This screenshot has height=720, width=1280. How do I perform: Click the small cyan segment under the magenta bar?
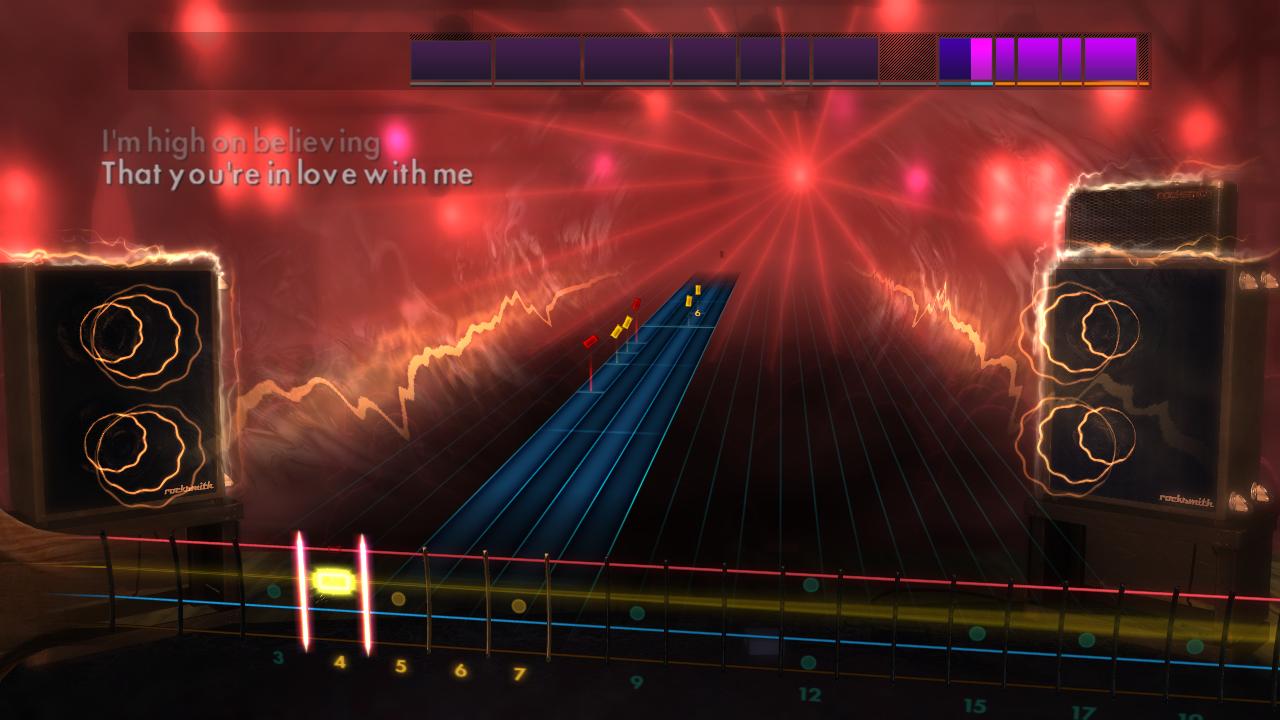(981, 83)
